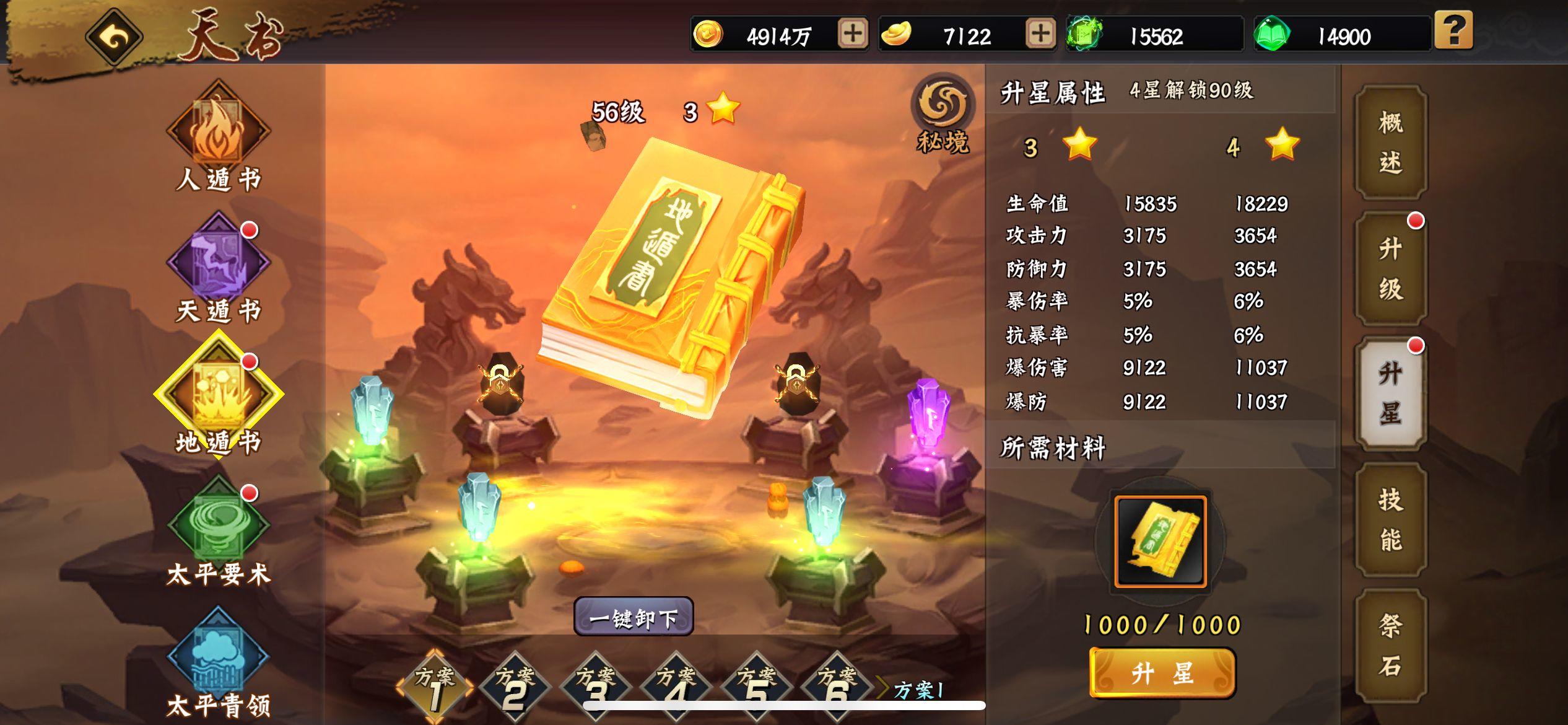Click the back arrow to exit 天书
1568x725 pixels.
(113, 35)
